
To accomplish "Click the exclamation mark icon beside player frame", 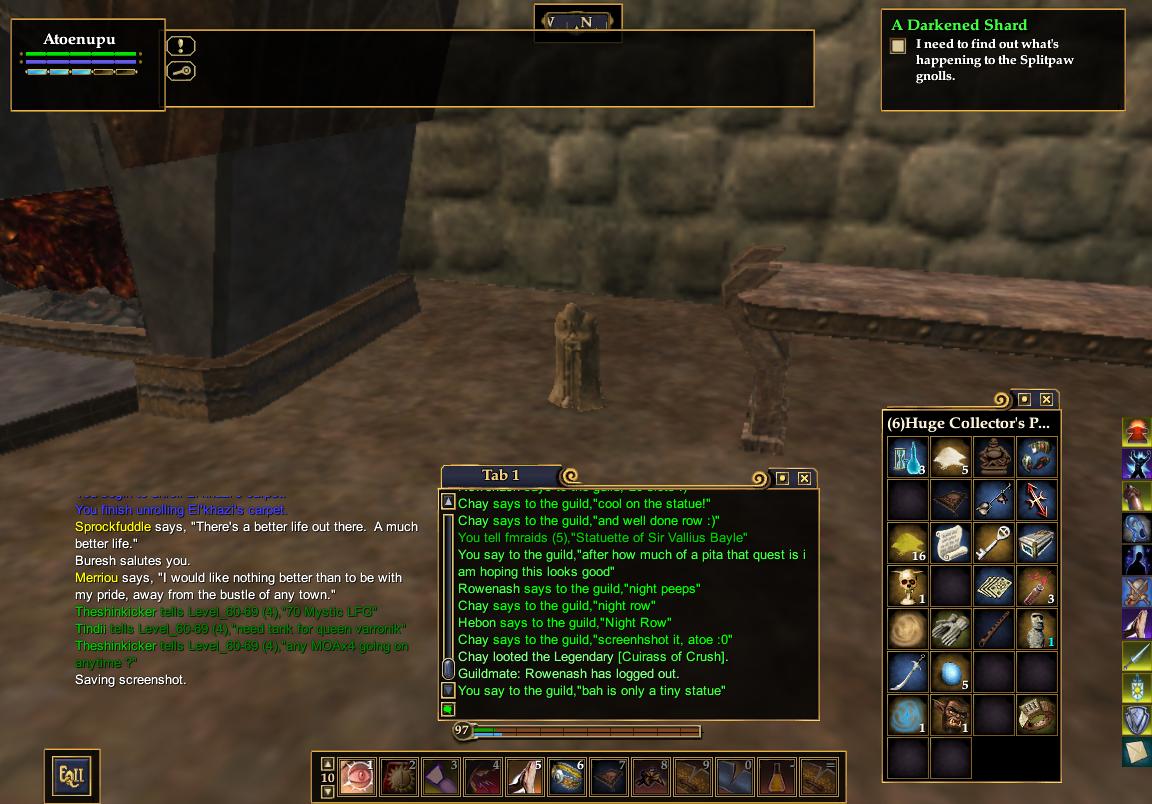I will coord(181,46).
